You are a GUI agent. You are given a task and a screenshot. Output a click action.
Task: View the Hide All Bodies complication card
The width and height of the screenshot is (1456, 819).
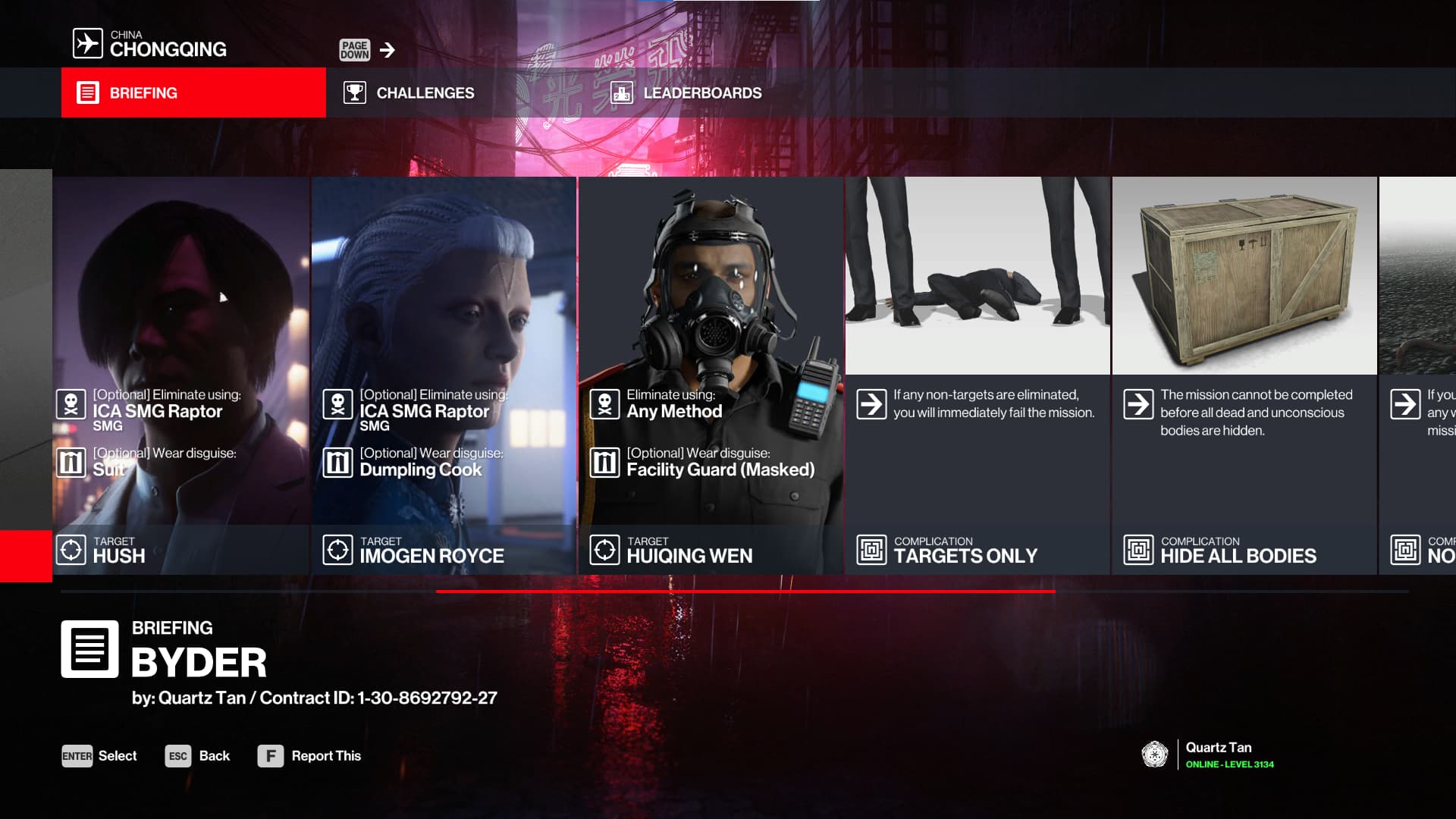click(x=1244, y=375)
